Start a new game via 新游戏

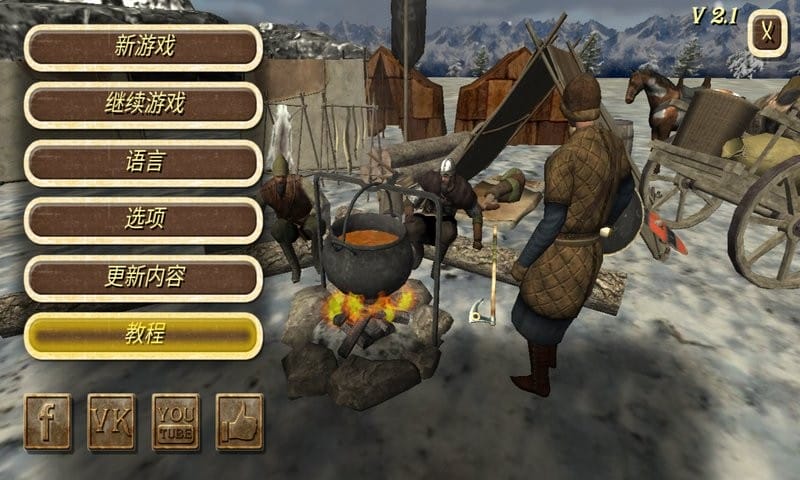tap(143, 47)
